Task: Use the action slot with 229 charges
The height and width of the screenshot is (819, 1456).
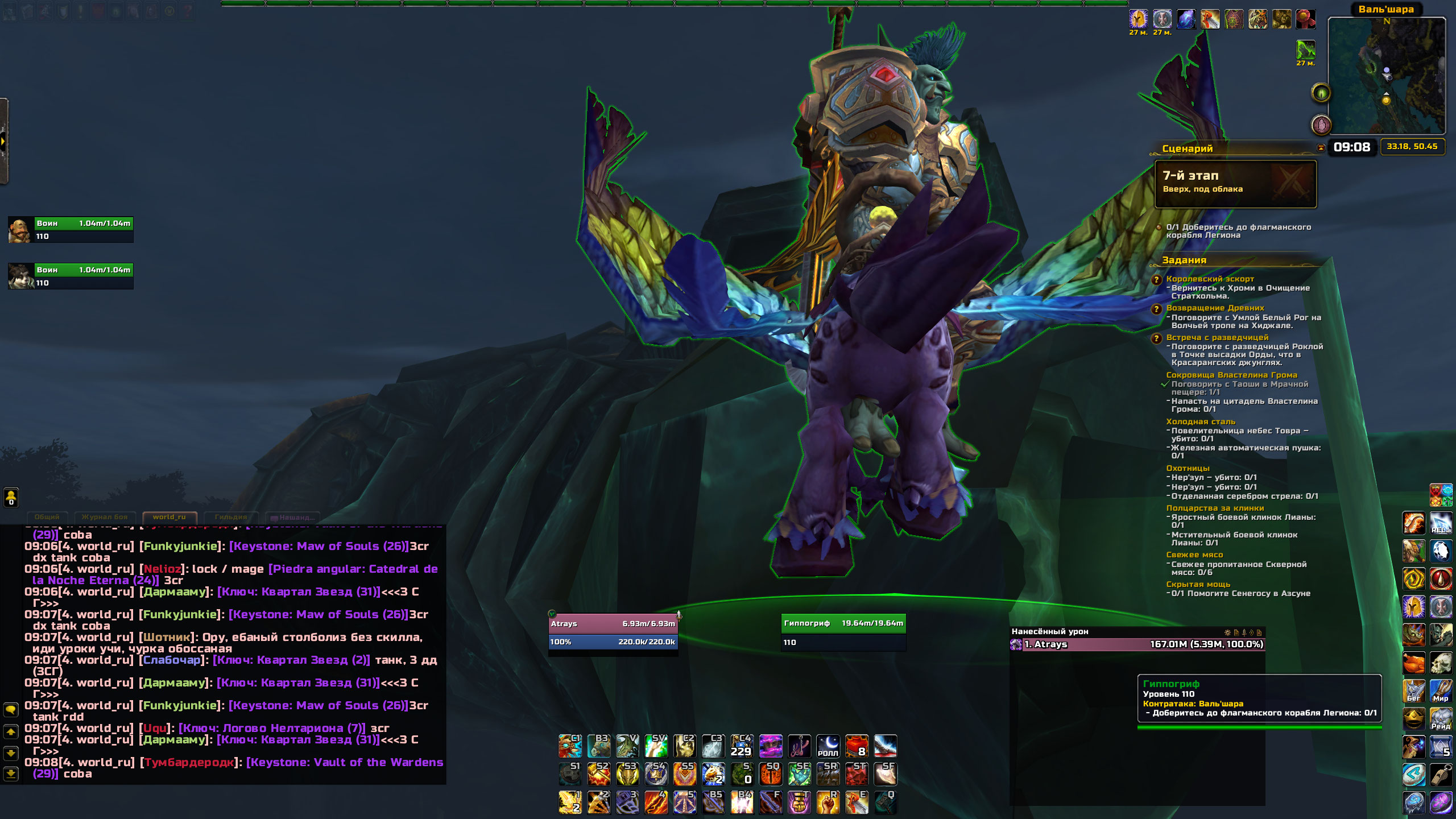Action: tap(742, 746)
